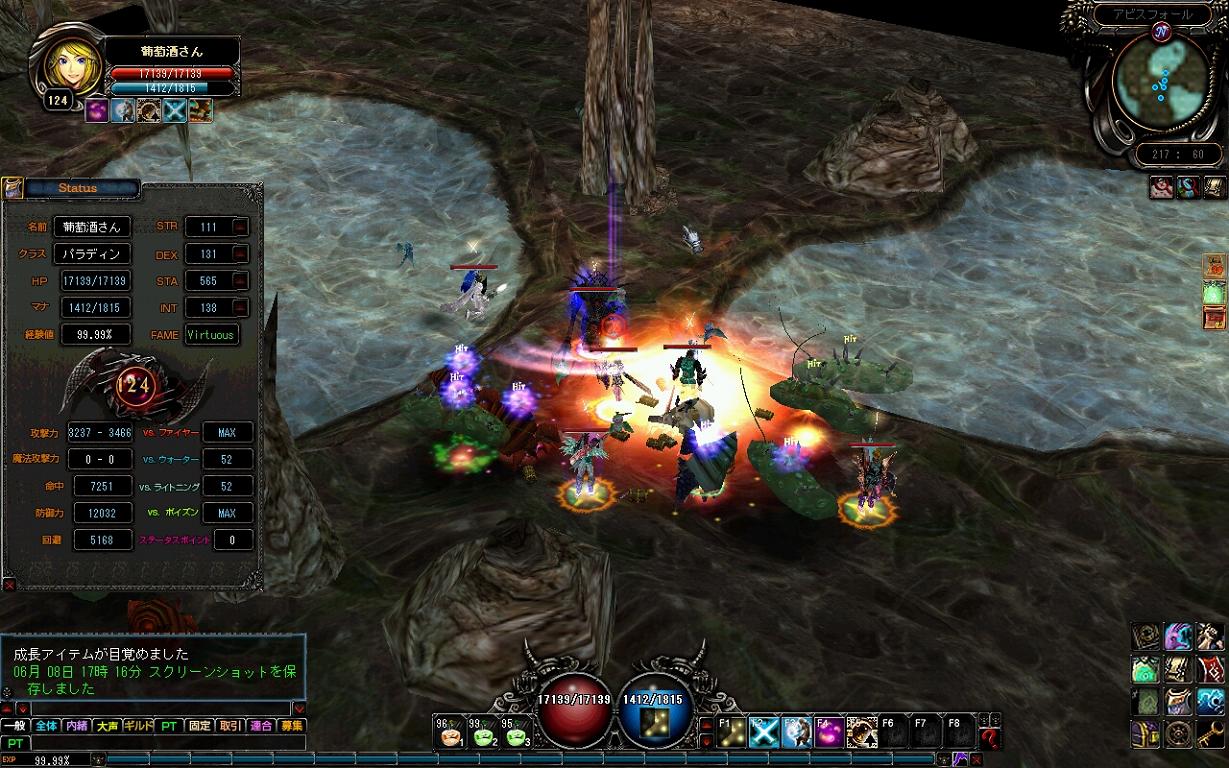This screenshot has width=1229, height=768.
Task: Use the orange potion in quick slot 1
Action: (451, 735)
